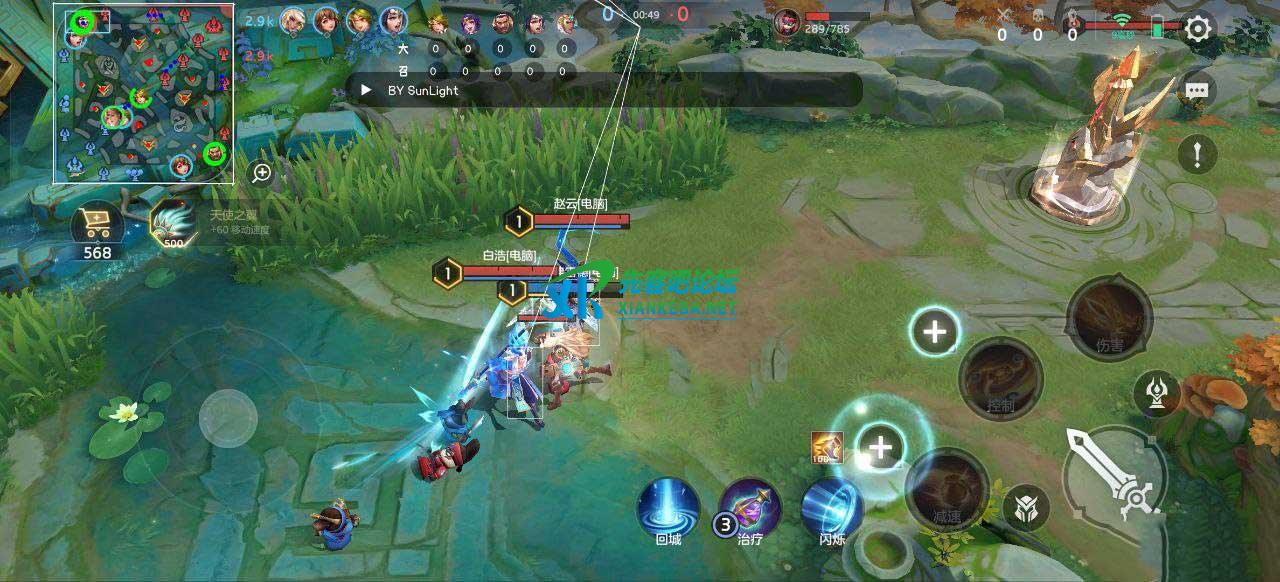The image size is (1280, 582).
Task: Select the attack-tower target button
Action: [1157, 392]
